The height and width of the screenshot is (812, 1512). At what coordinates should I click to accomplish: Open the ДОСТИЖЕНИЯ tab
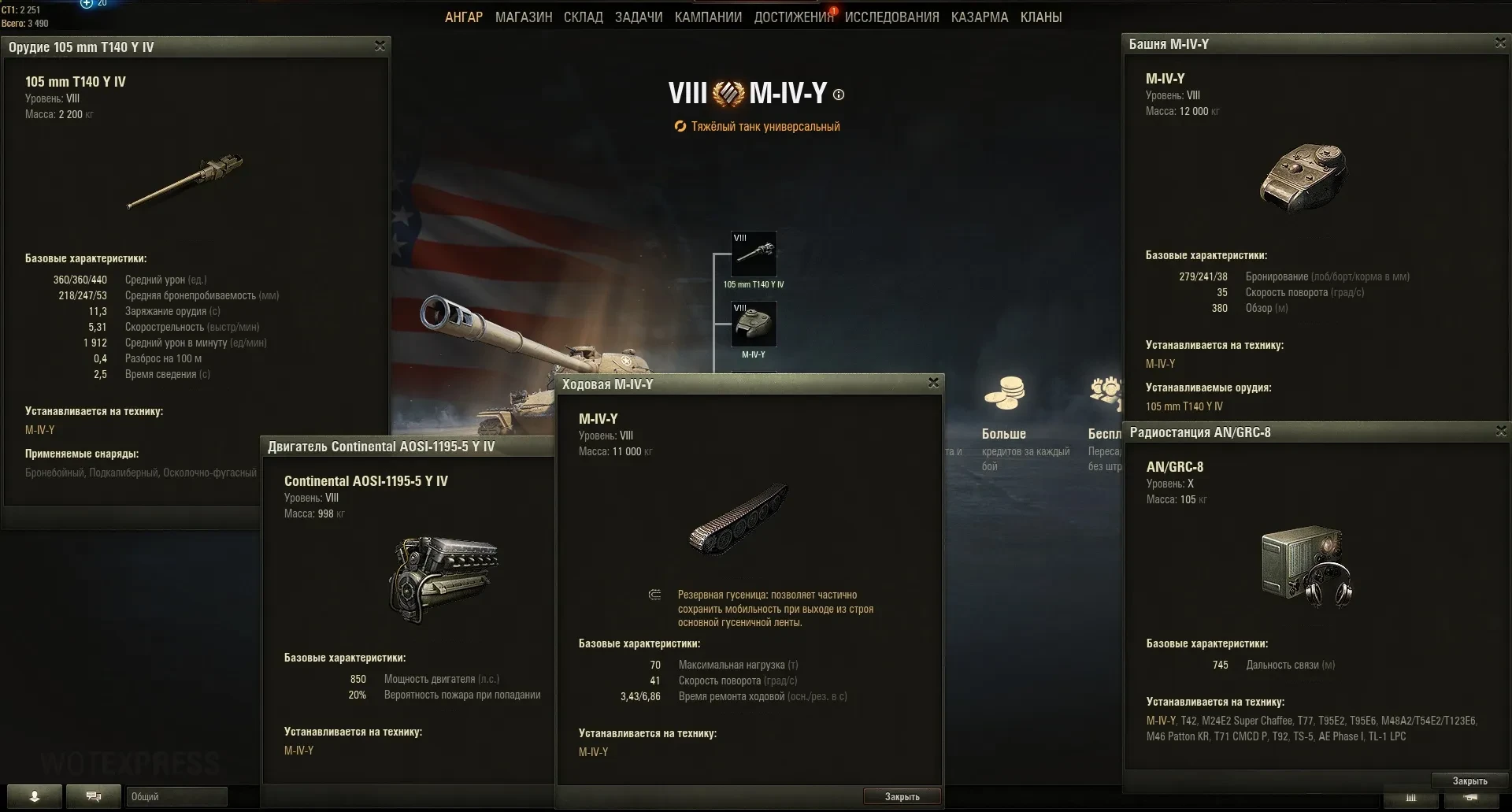coord(793,17)
